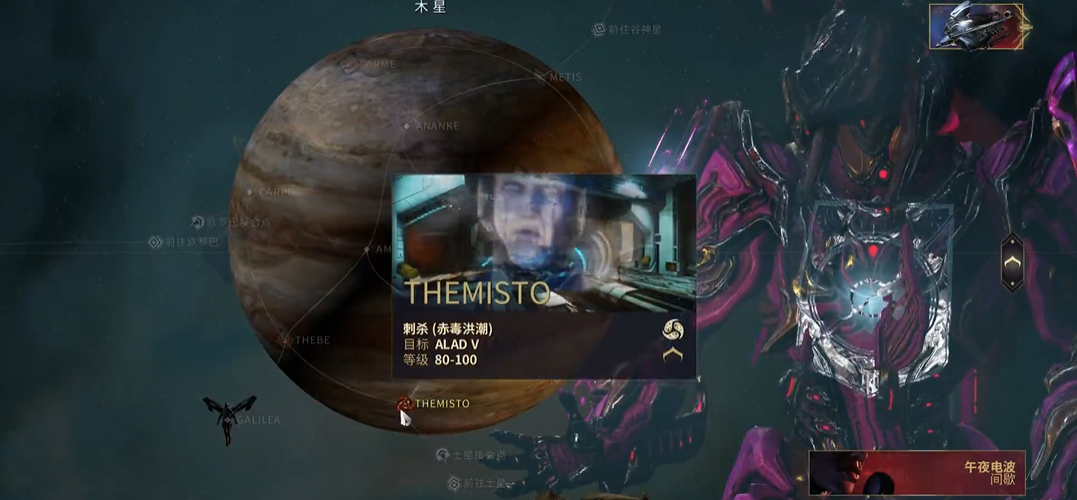Open the 欧罗巴接合点 junction node
Screen dimensions: 1077x500
point(198,222)
